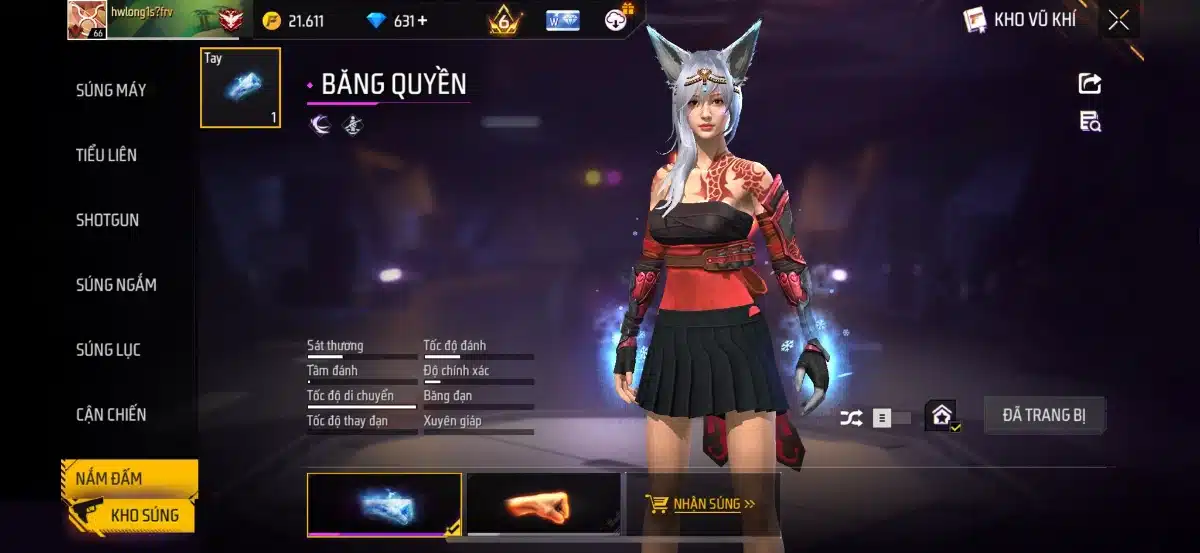Choose the orange flame fist skin
The image size is (1200, 553).
pyautogui.click(x=544, y=504)
